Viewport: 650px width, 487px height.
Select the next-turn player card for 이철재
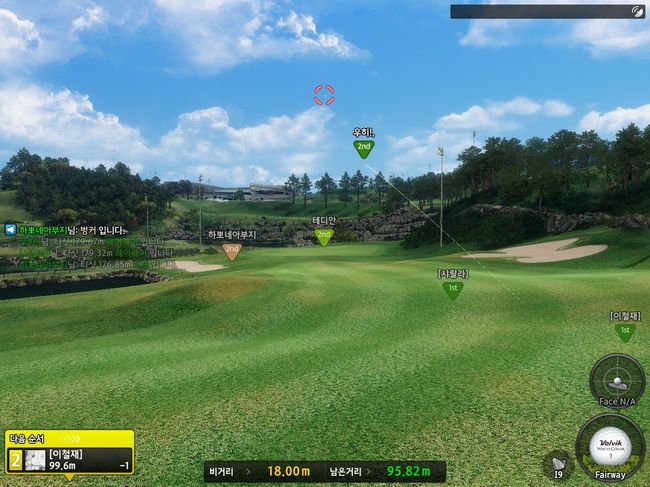69,458
